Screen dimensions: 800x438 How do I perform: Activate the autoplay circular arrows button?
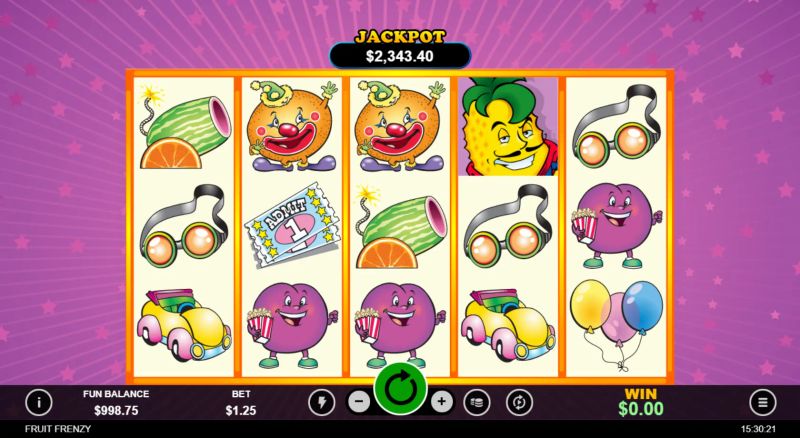(519, 402)
